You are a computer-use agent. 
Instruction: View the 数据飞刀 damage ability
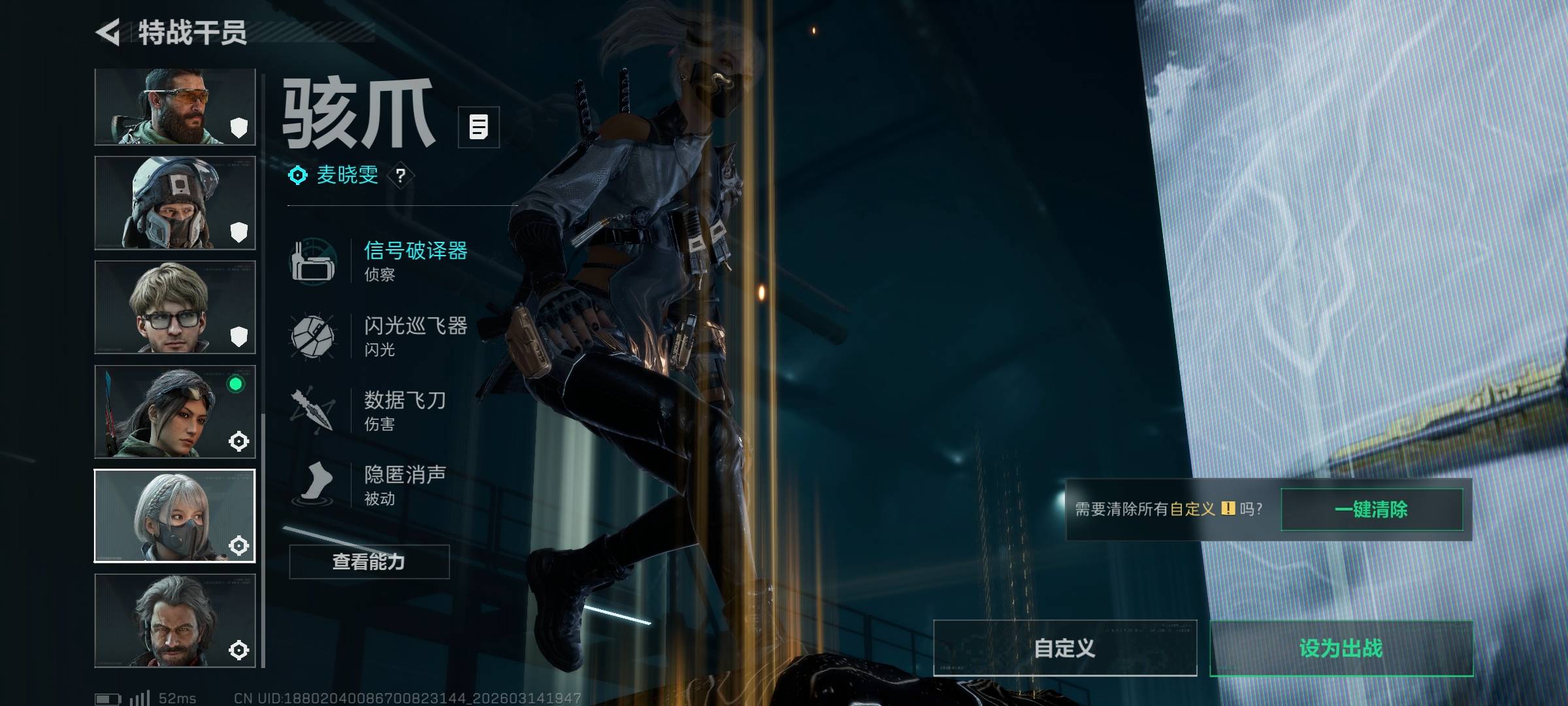click(404, 410)
